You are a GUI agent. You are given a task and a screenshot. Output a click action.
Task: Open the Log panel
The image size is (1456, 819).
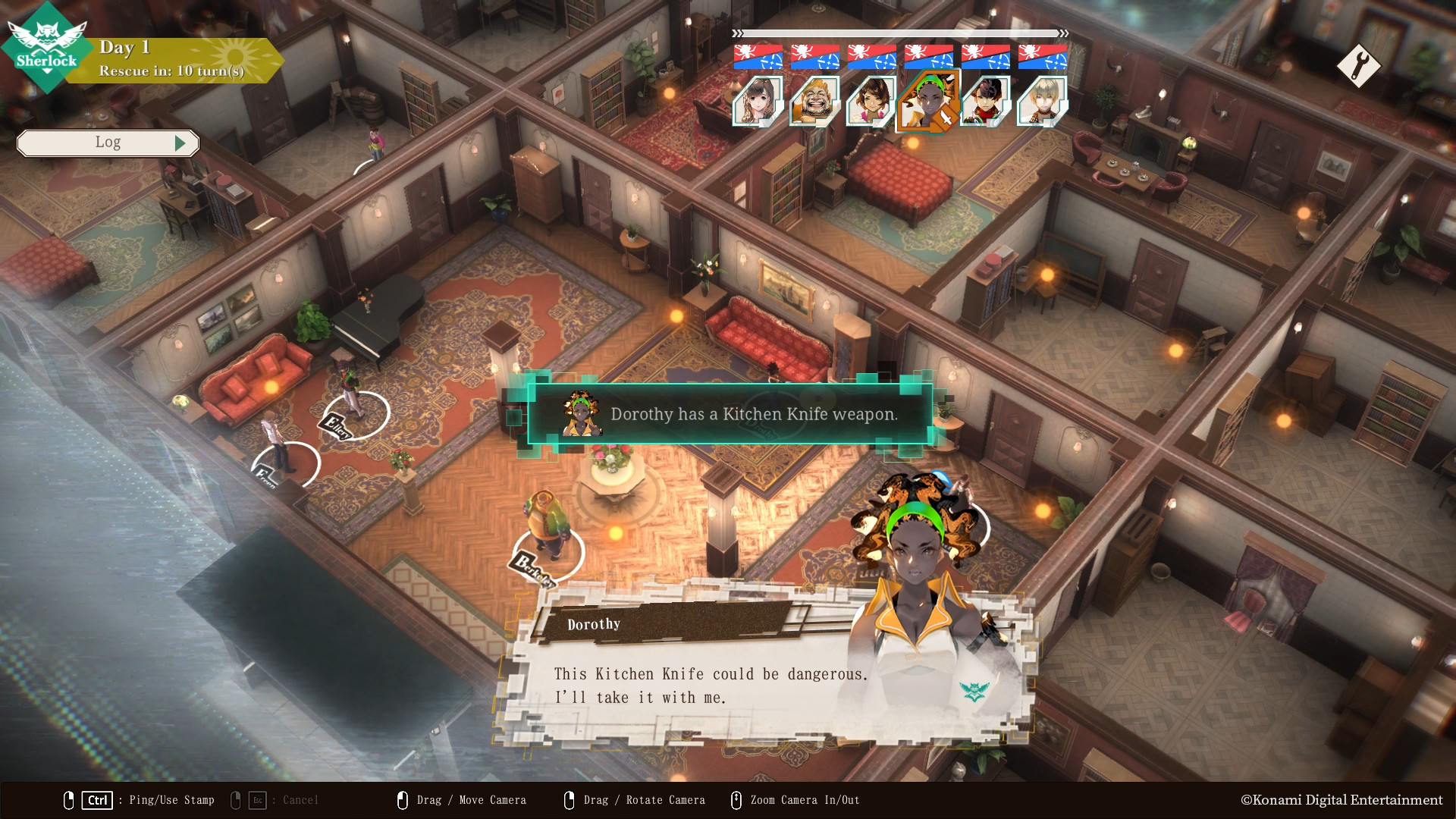tap(108, 143)
